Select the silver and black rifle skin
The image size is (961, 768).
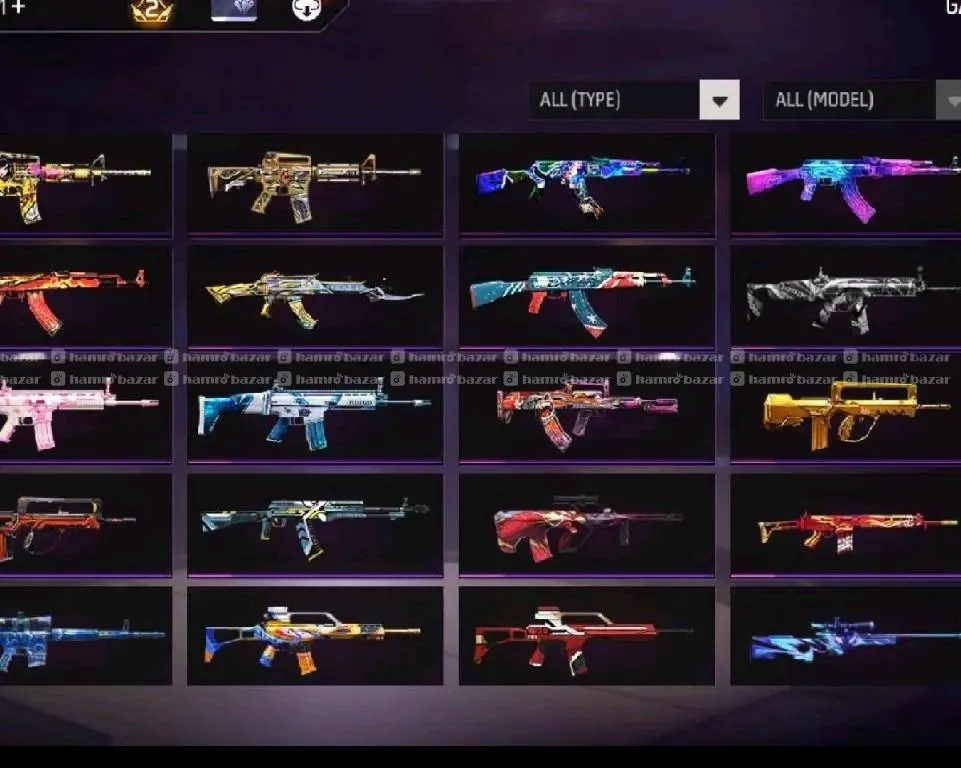point(850,297)
